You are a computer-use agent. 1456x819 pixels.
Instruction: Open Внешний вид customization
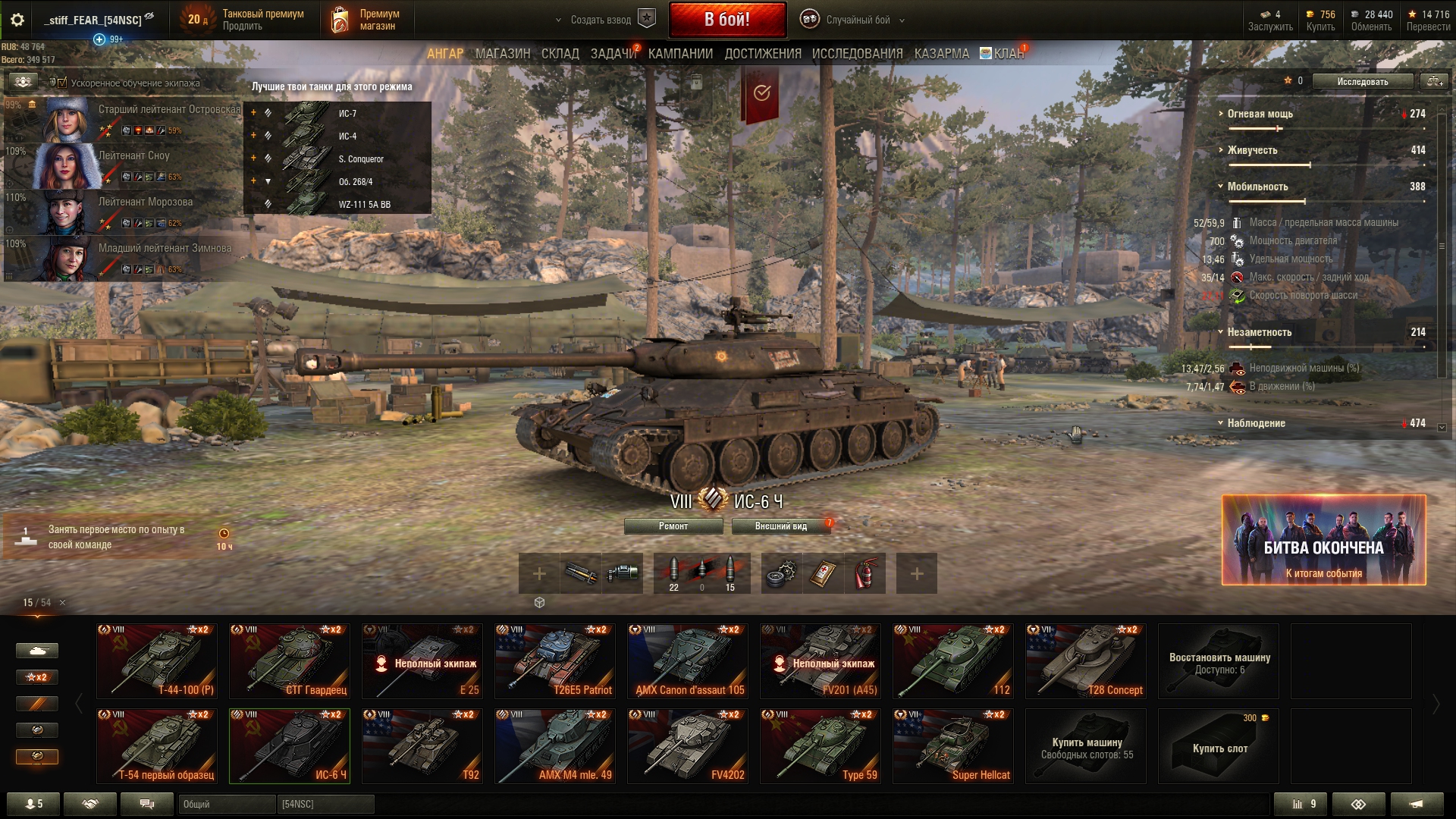point(780,526)
